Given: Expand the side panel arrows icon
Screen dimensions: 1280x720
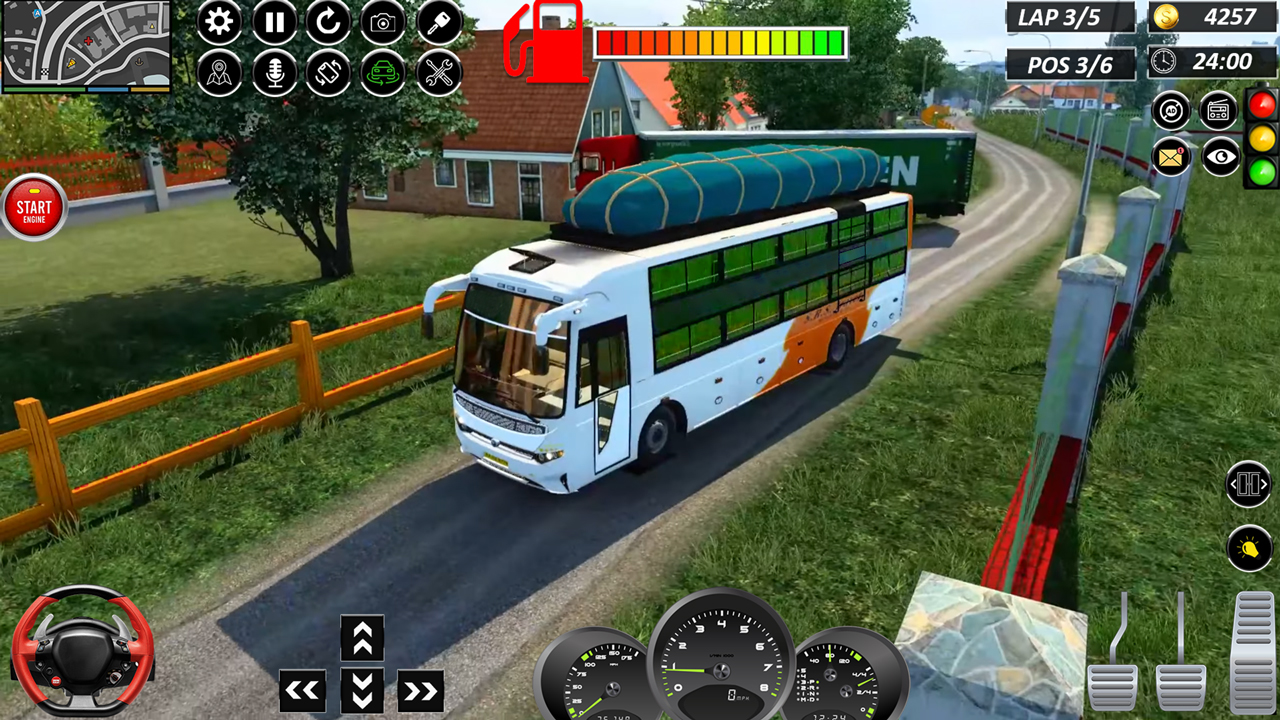Looking at the screenshot, I should click(1247, 484).
